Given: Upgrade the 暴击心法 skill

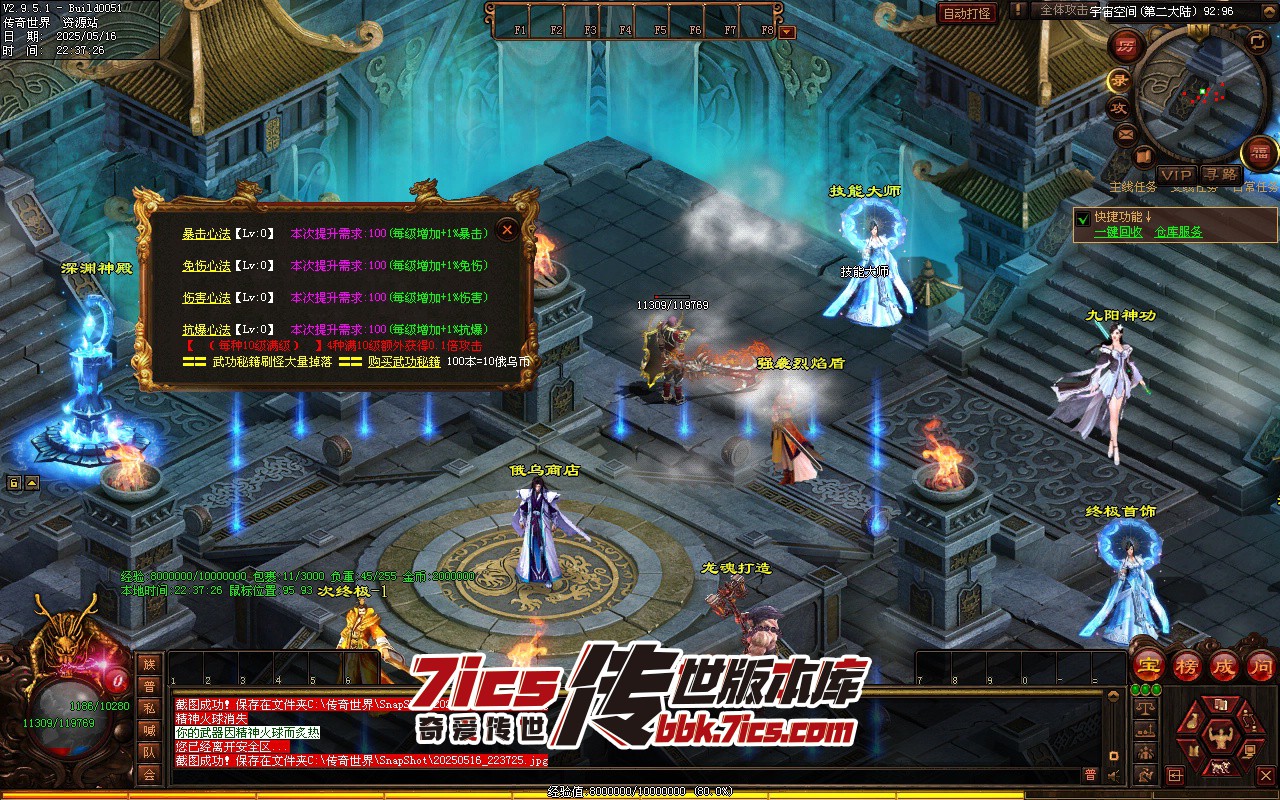Looking at the screenshot, I should click(x=206, y=234).
